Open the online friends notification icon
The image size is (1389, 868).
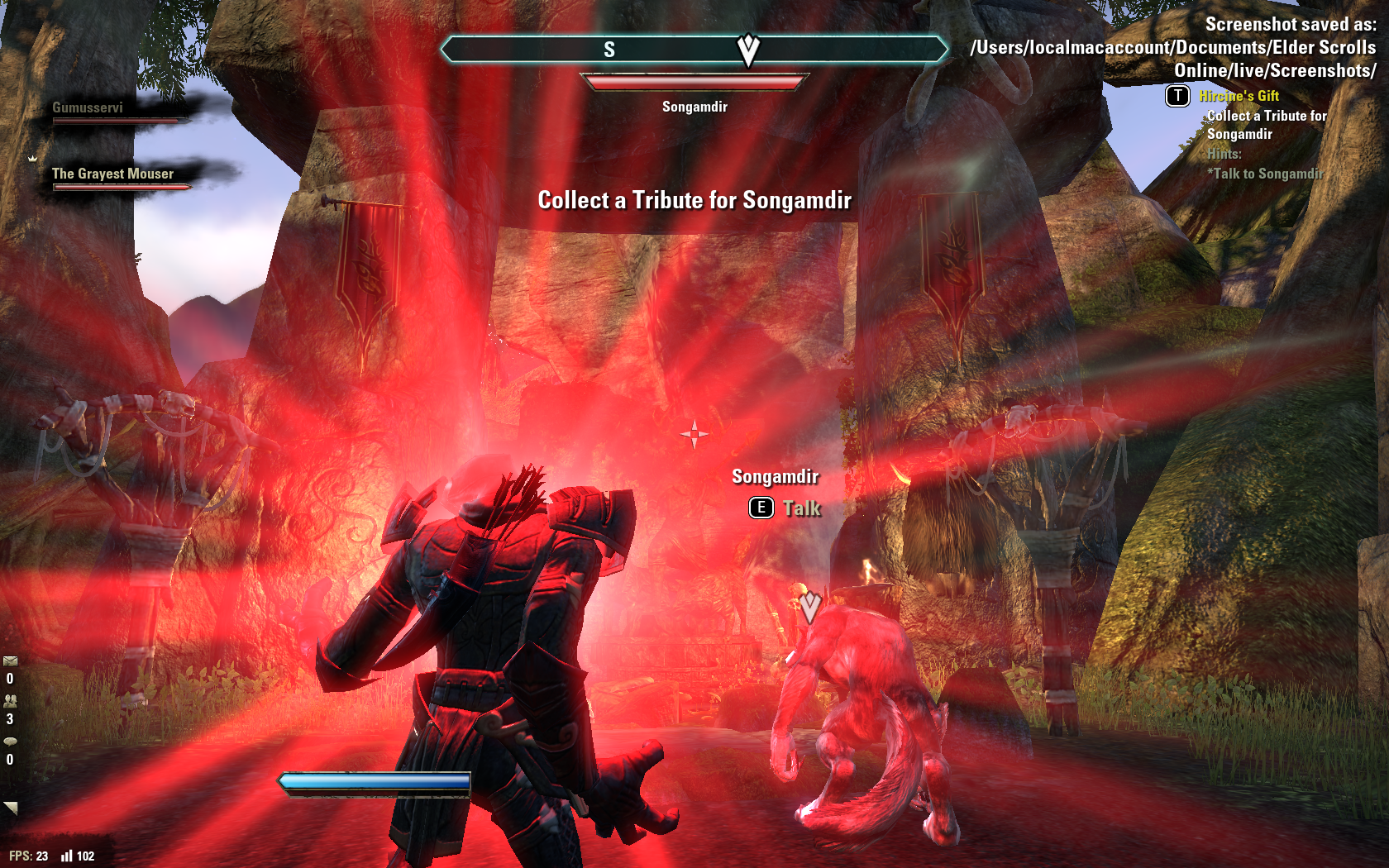pos(10,701)
